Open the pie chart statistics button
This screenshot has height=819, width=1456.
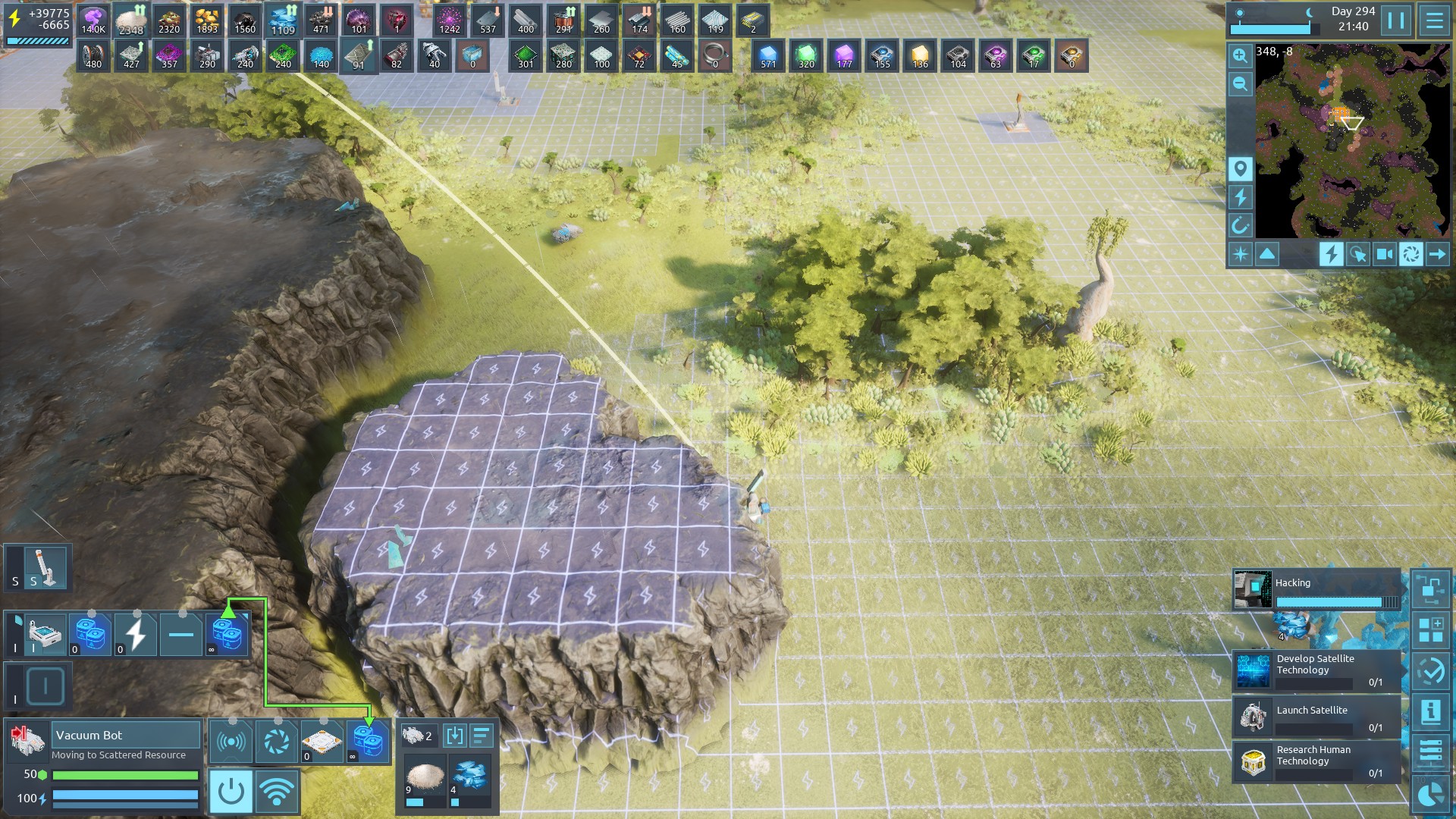[x=1430, y=795]
